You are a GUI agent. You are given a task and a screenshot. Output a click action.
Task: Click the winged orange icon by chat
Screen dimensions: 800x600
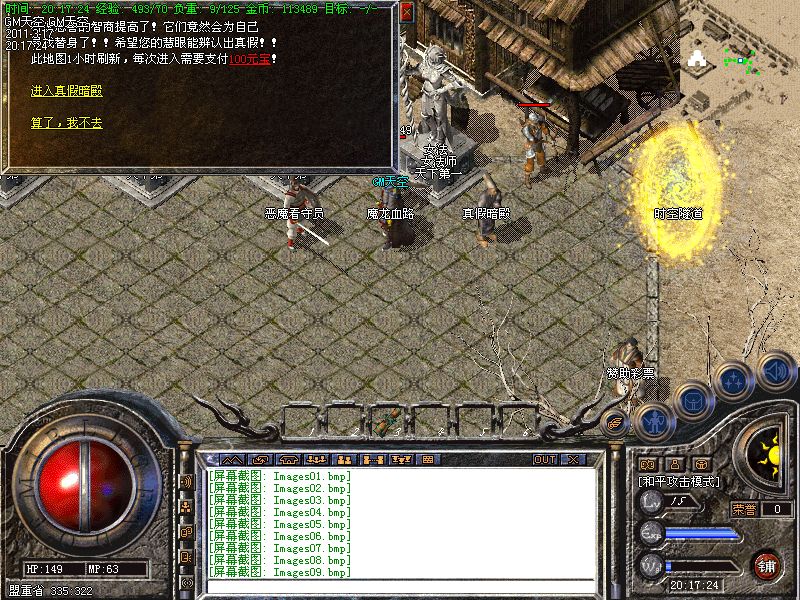click(616, 424)
